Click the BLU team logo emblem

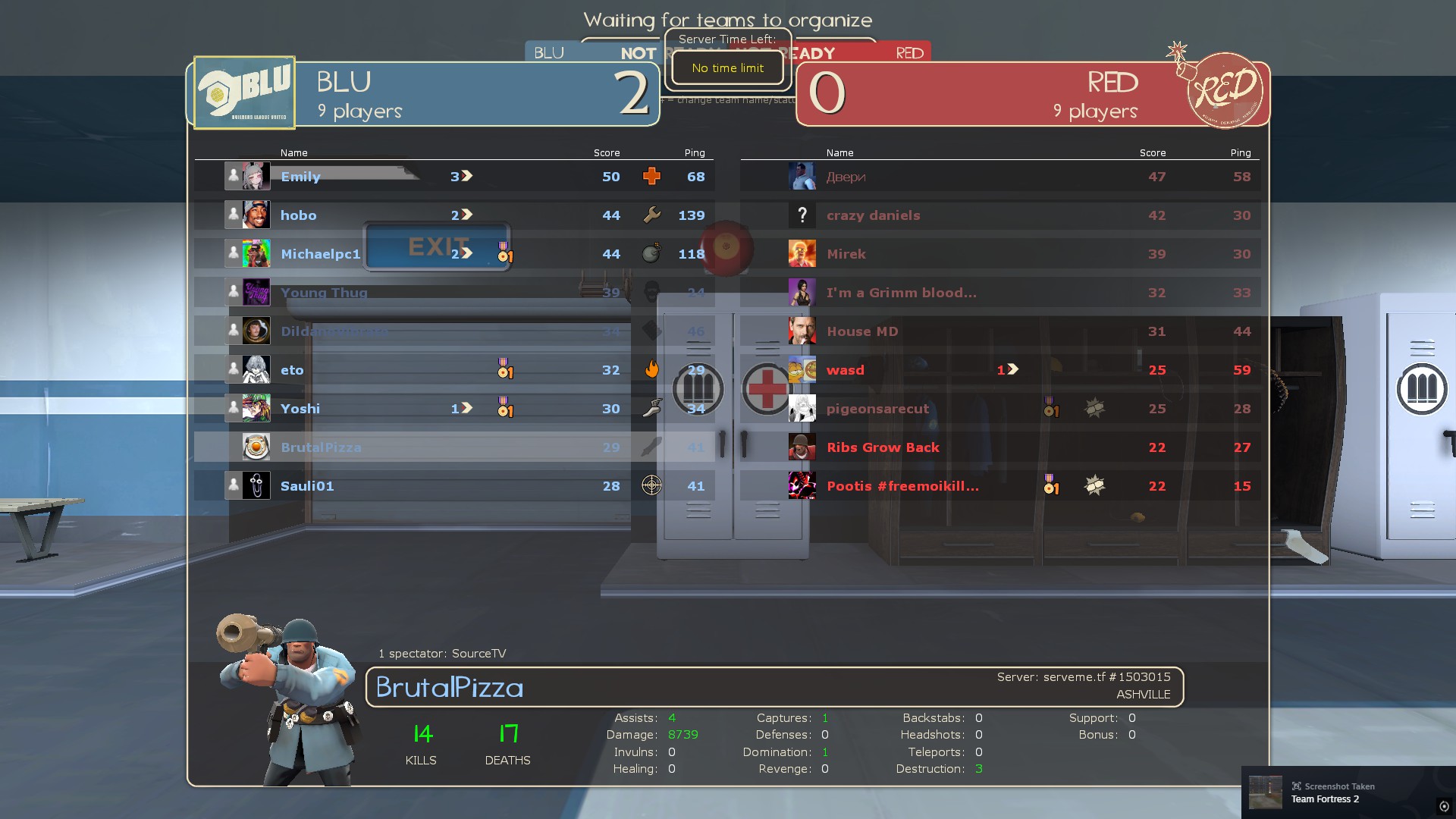(x=244, y=93)
